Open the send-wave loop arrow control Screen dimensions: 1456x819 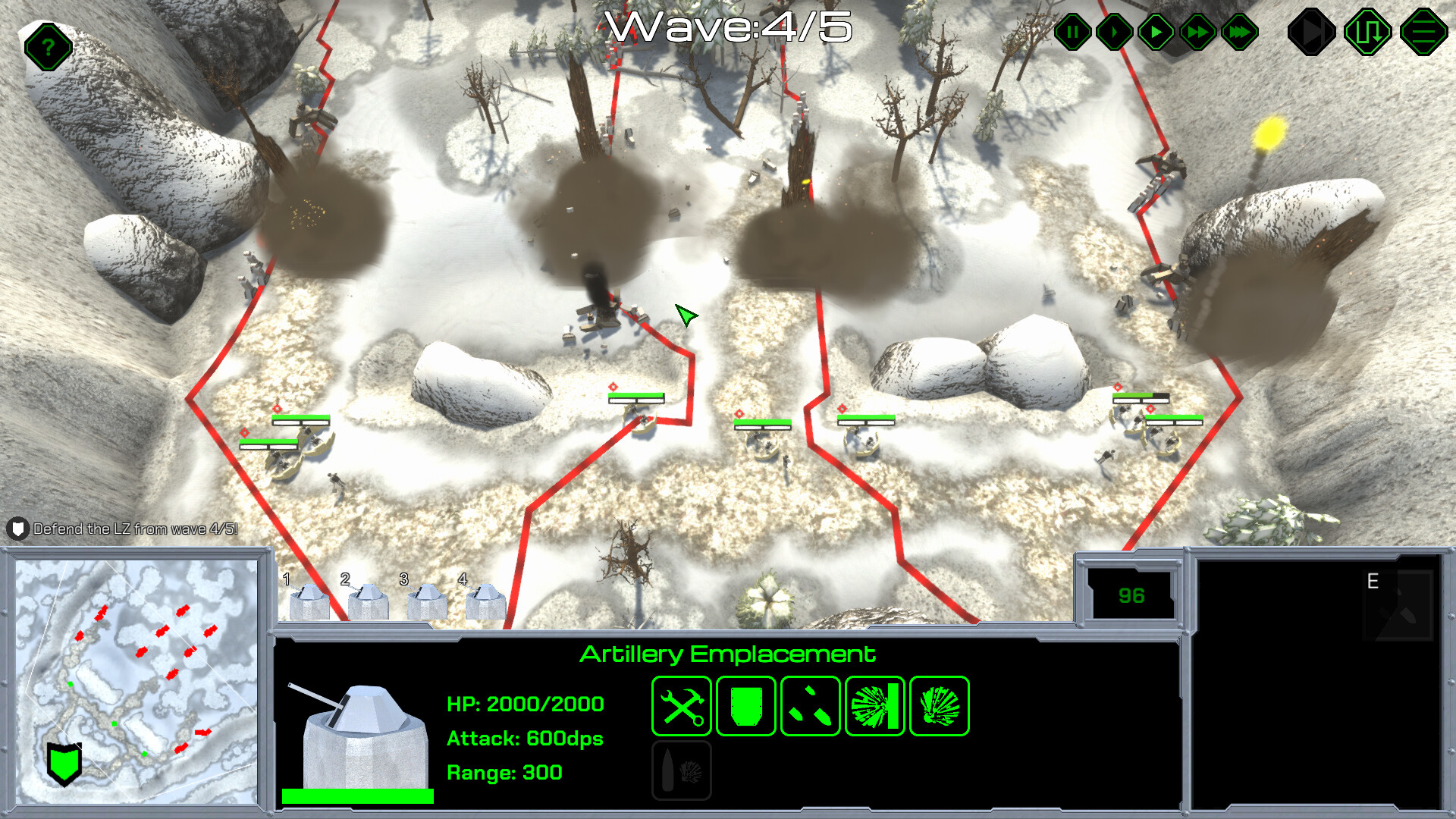pos(1367,32)
